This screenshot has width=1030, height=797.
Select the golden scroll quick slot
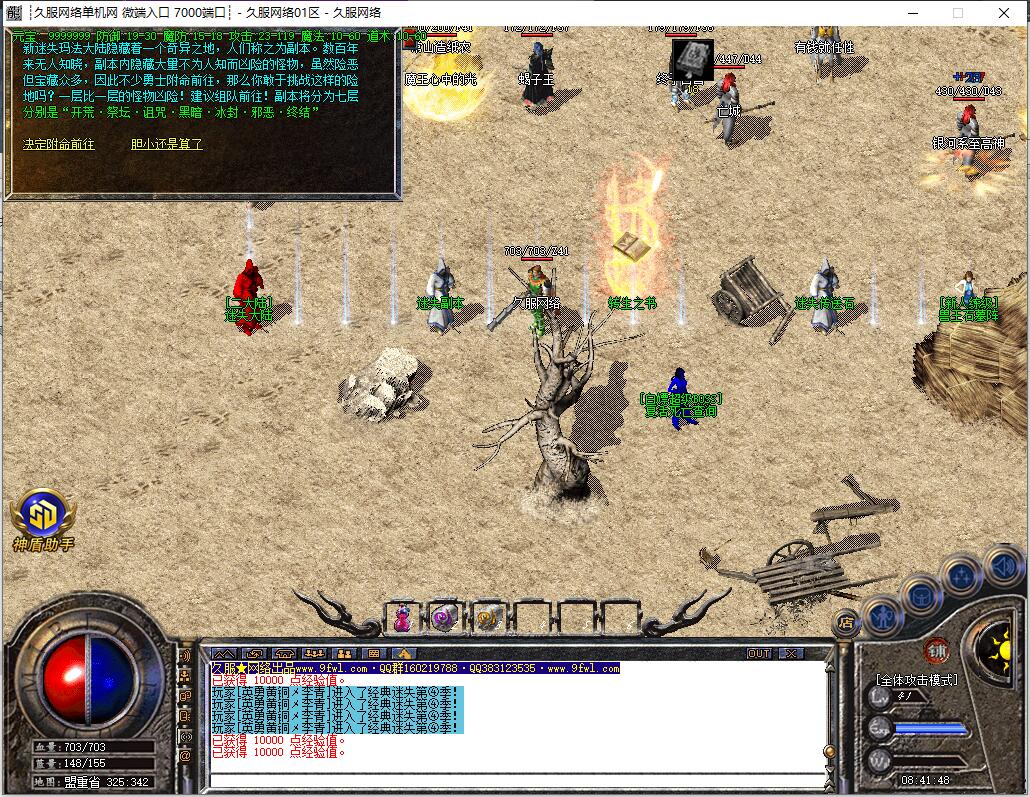click(487, 618)
